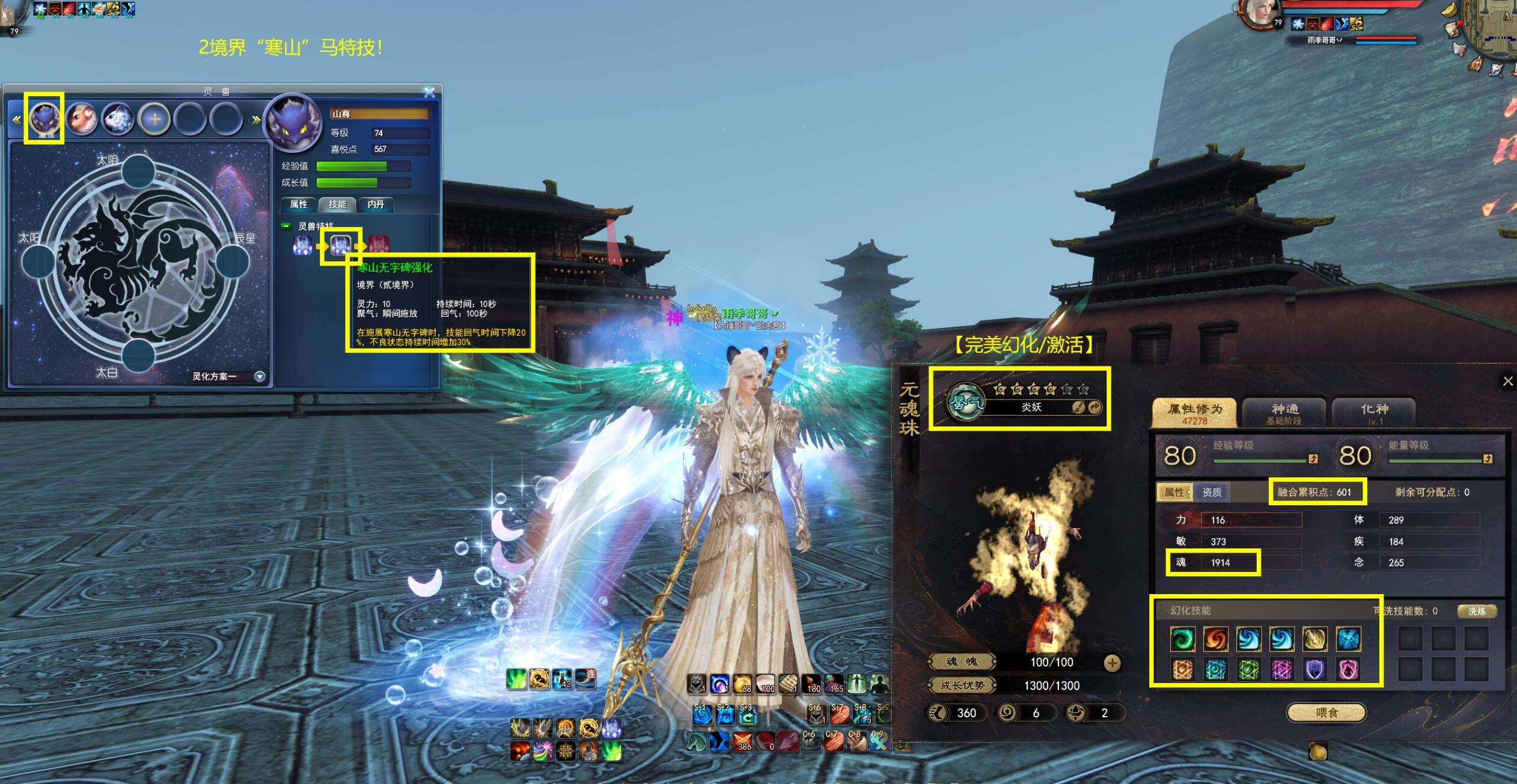Add 魂魄 with the plus button

pyautogui.click(x=1112, y=663)
